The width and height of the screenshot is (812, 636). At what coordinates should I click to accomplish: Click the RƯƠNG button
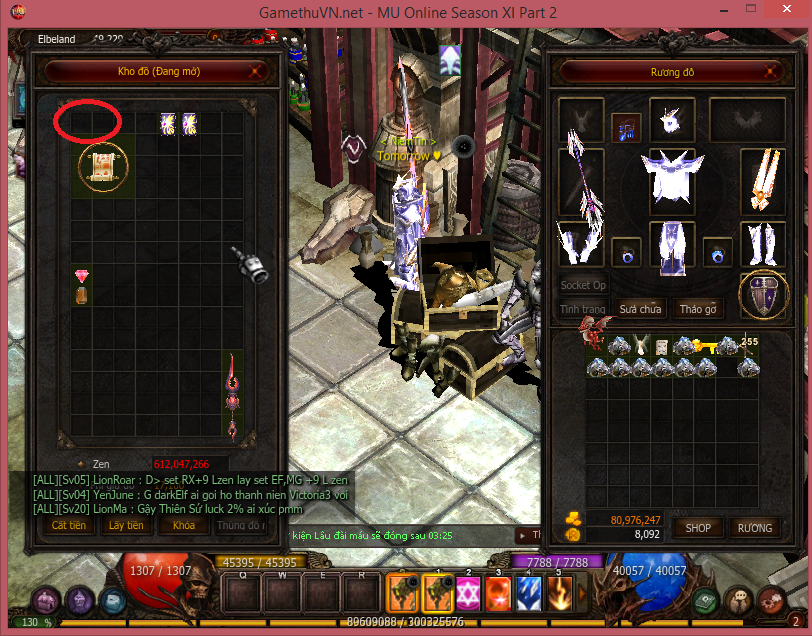click(x=754, y=528)
